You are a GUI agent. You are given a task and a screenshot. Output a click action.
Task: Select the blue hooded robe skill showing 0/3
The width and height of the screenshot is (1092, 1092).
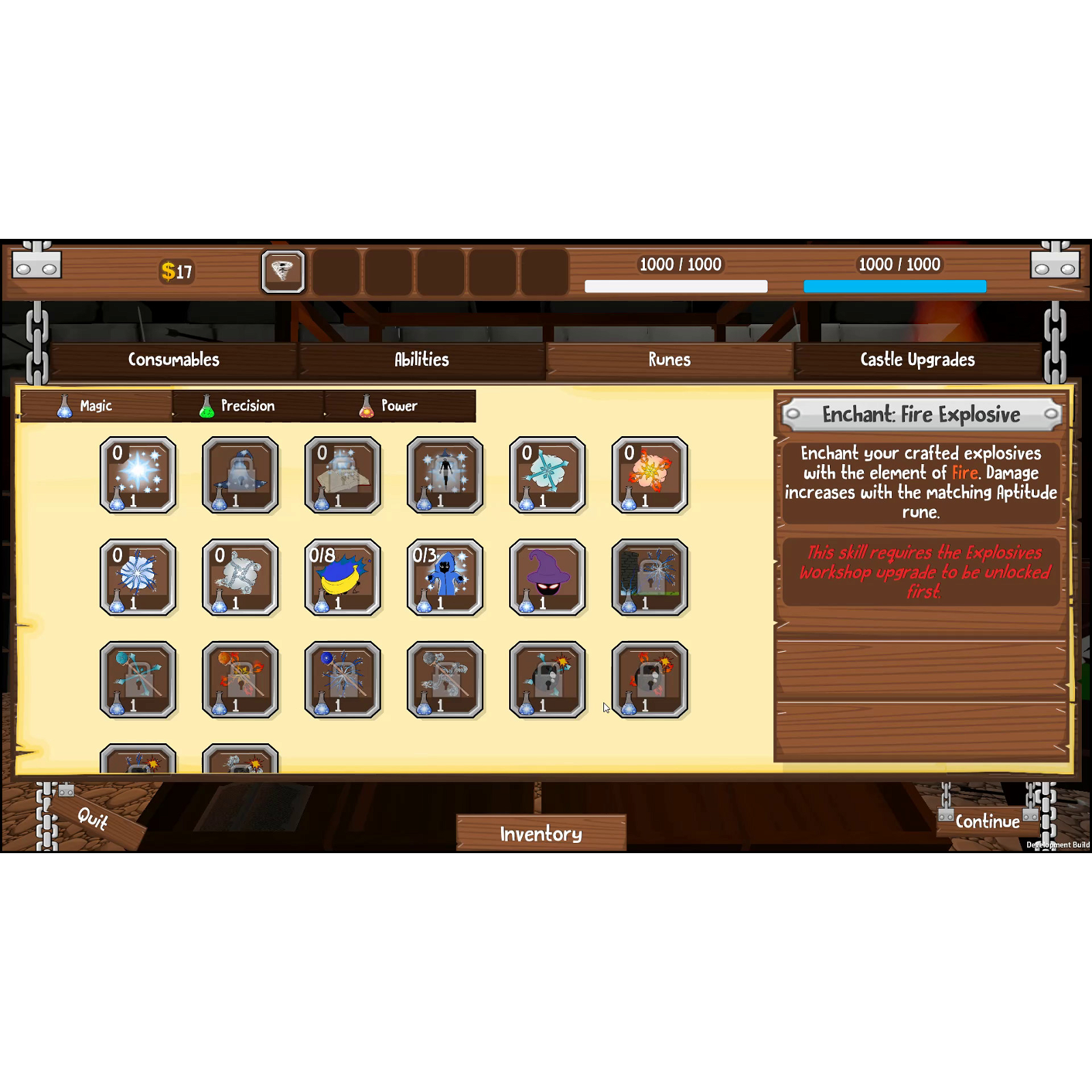pos(446,577)
